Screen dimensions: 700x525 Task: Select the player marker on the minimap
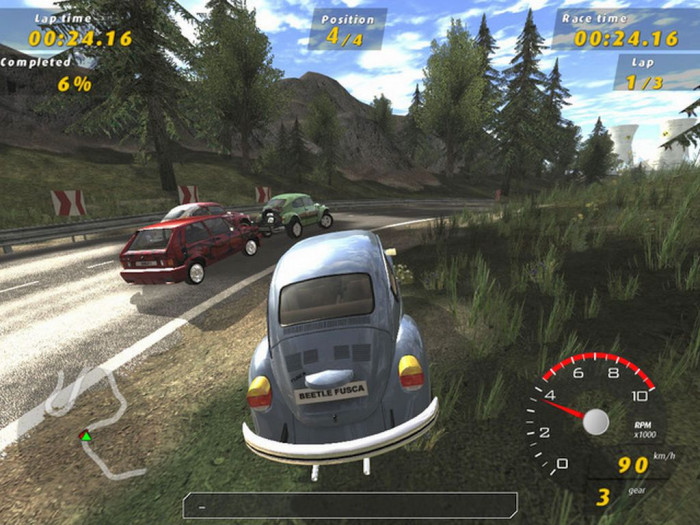(x=86, y=435)
